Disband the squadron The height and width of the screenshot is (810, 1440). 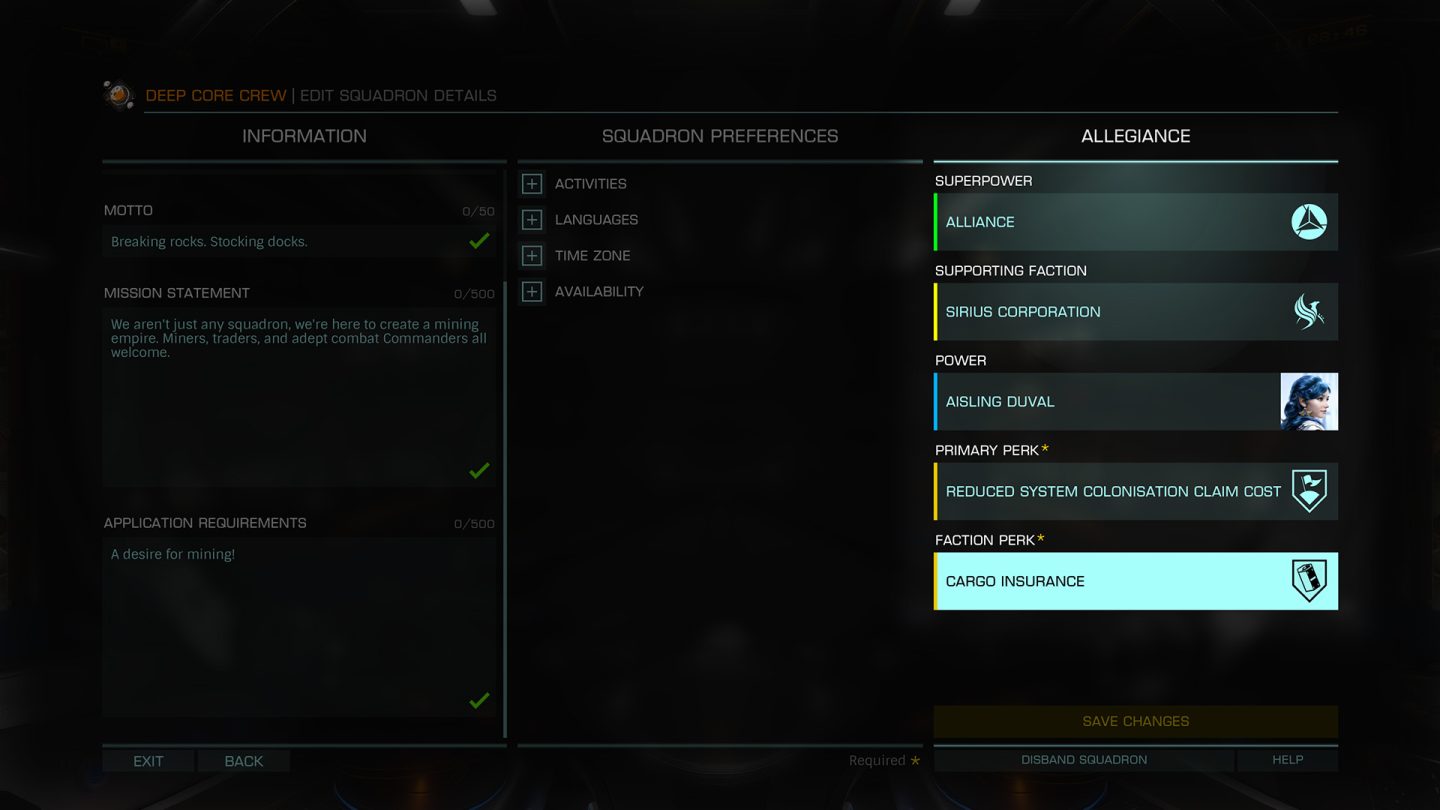[1084, 760]
